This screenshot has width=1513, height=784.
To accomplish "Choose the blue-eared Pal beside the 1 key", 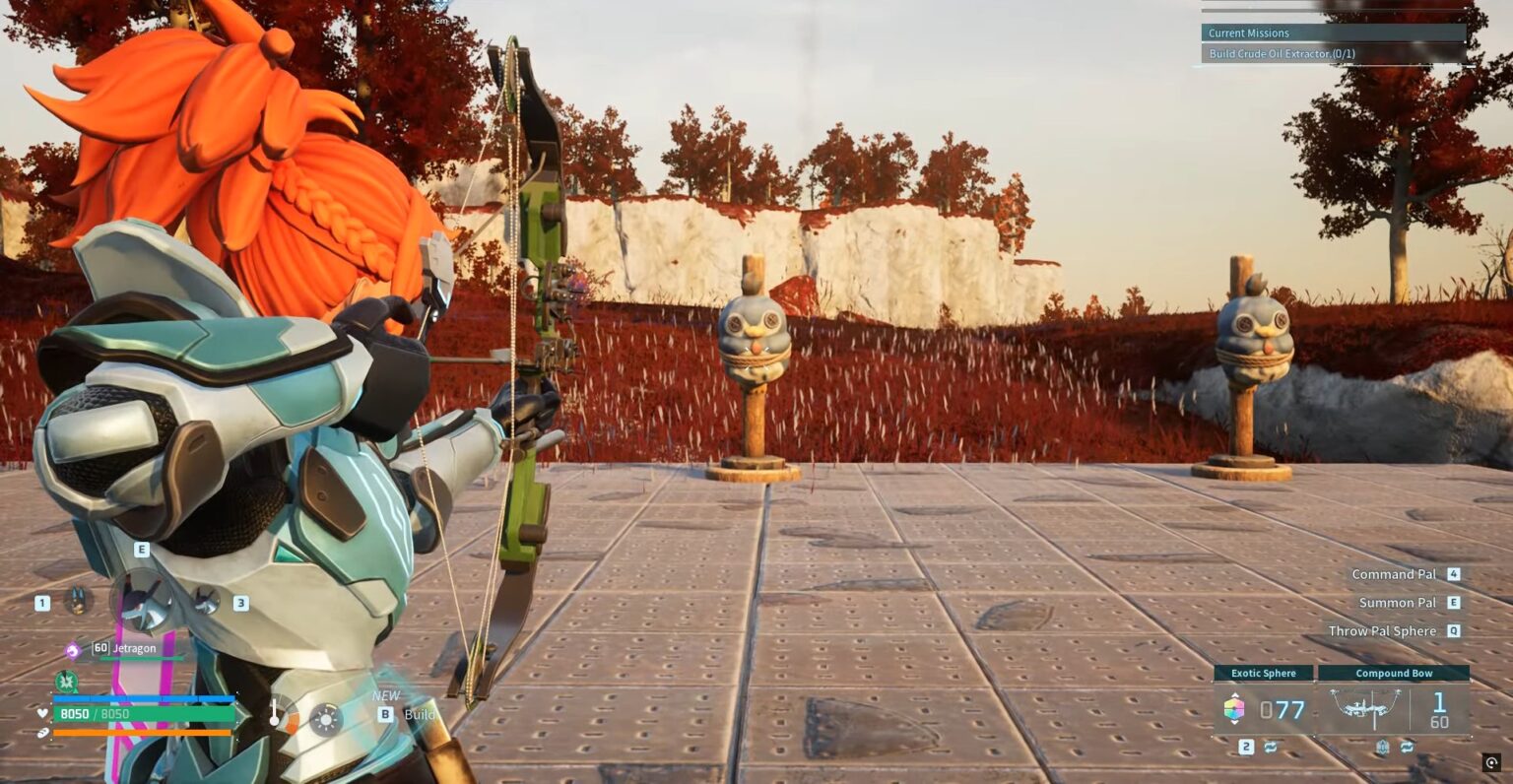I will click(77, 600).
